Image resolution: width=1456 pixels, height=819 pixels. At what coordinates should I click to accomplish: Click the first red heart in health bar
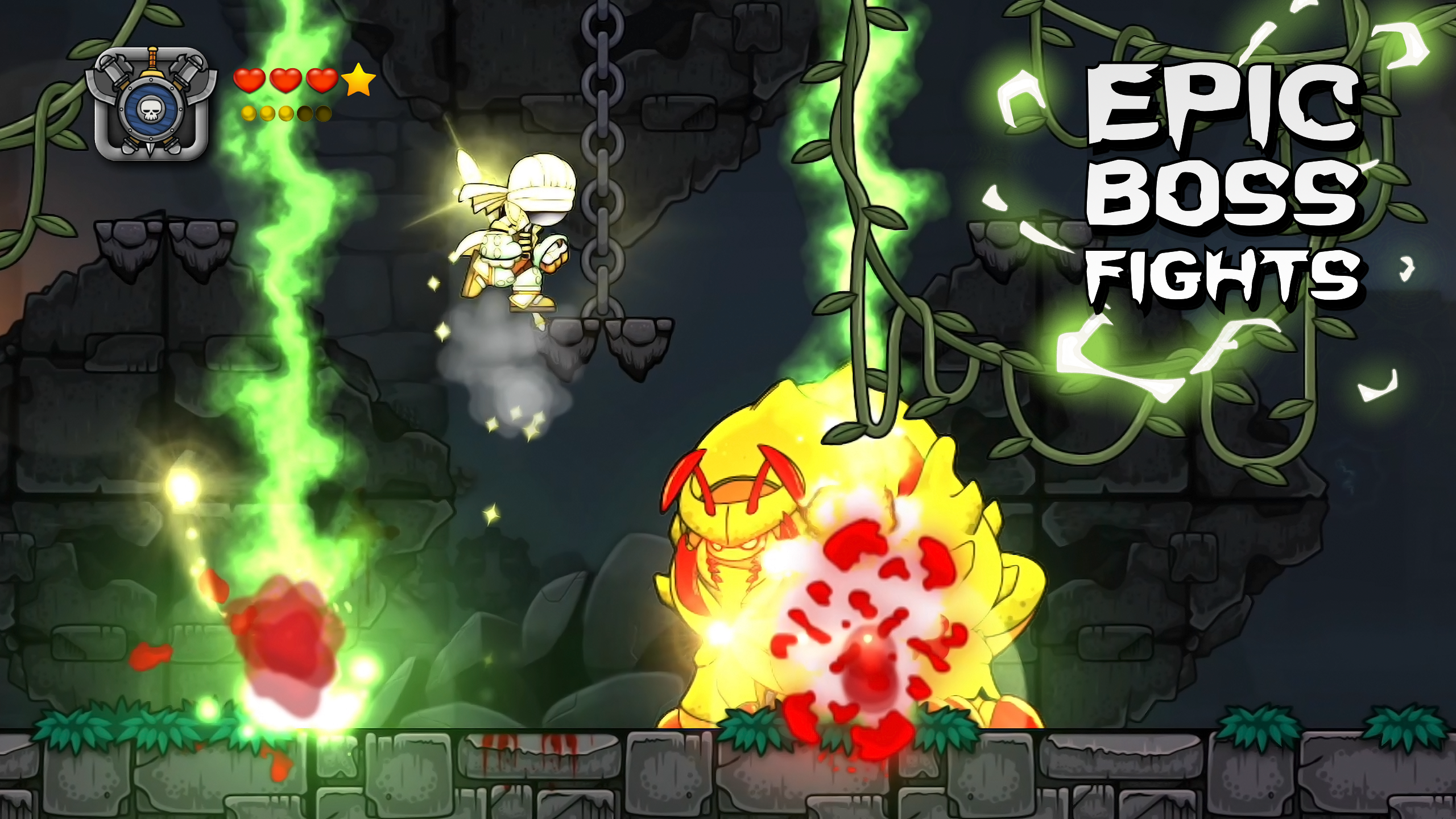point(249,82)
